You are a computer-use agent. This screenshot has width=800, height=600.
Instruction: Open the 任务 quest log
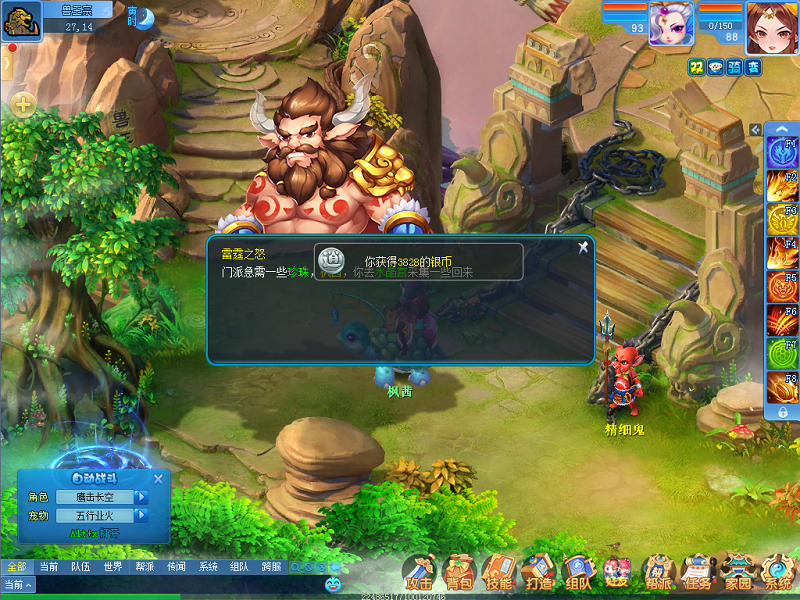pyautogui.click(x=699, y=572)
